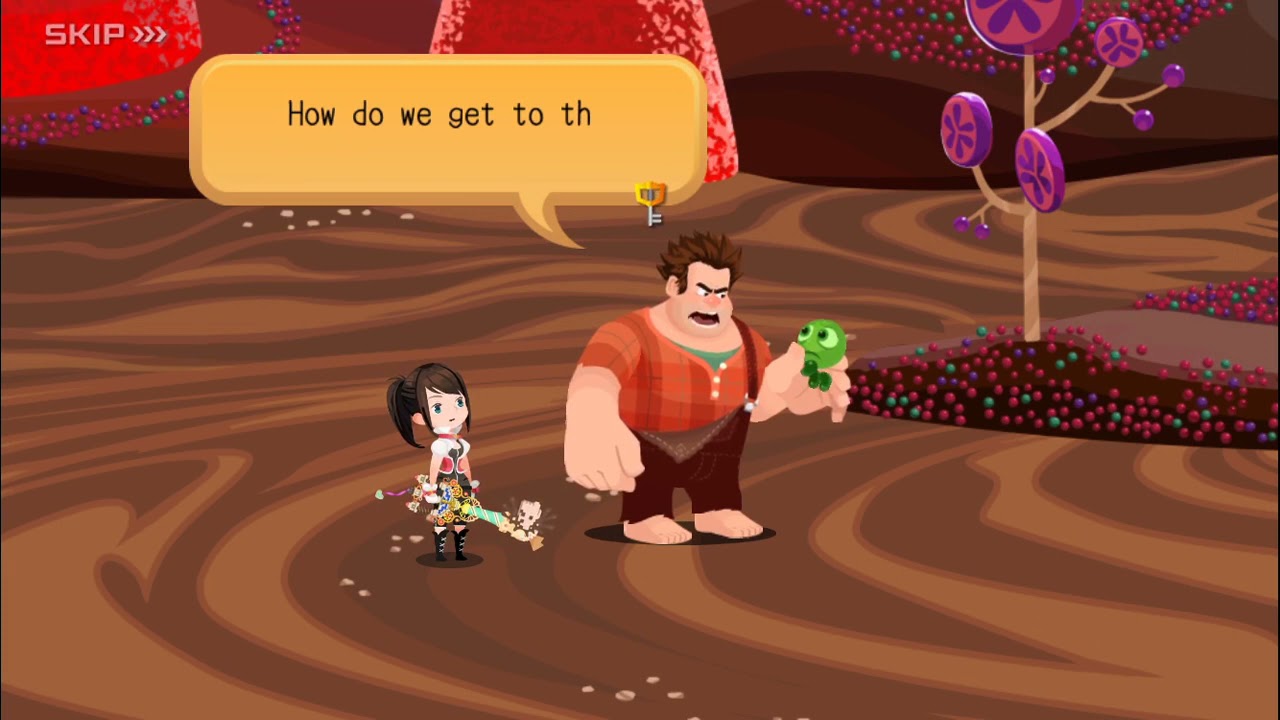1280x720 pixels.
Task: Skip the cutscene with the SKIP button
Action: tap(105, 35)
